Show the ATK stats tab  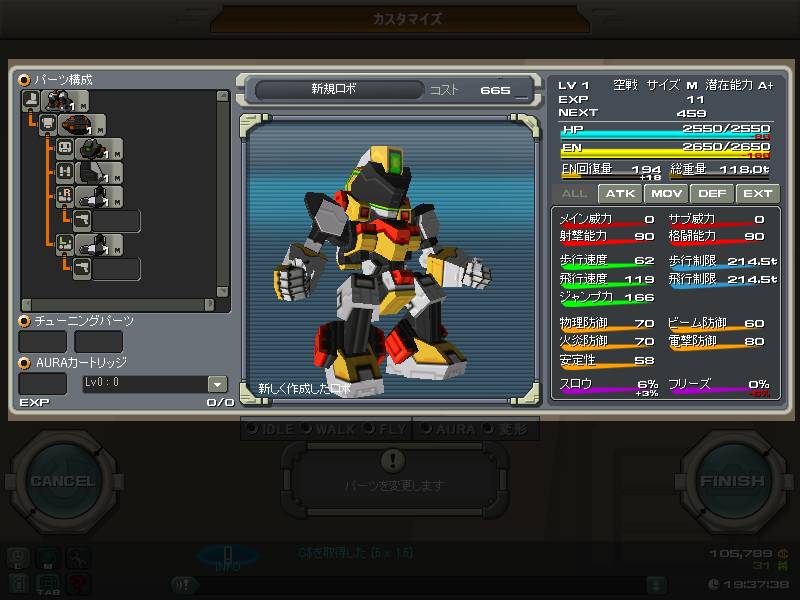point(620,193)
